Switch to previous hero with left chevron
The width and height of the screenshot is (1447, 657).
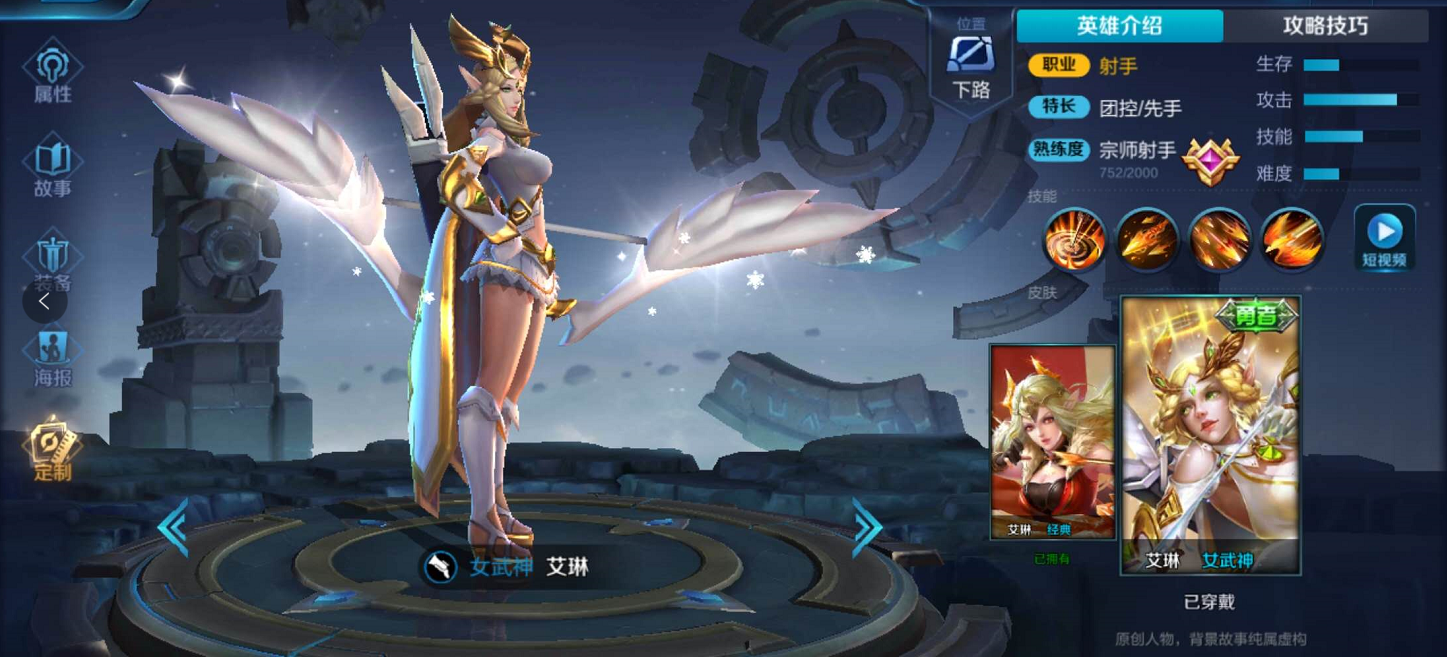tap(173, 527)
